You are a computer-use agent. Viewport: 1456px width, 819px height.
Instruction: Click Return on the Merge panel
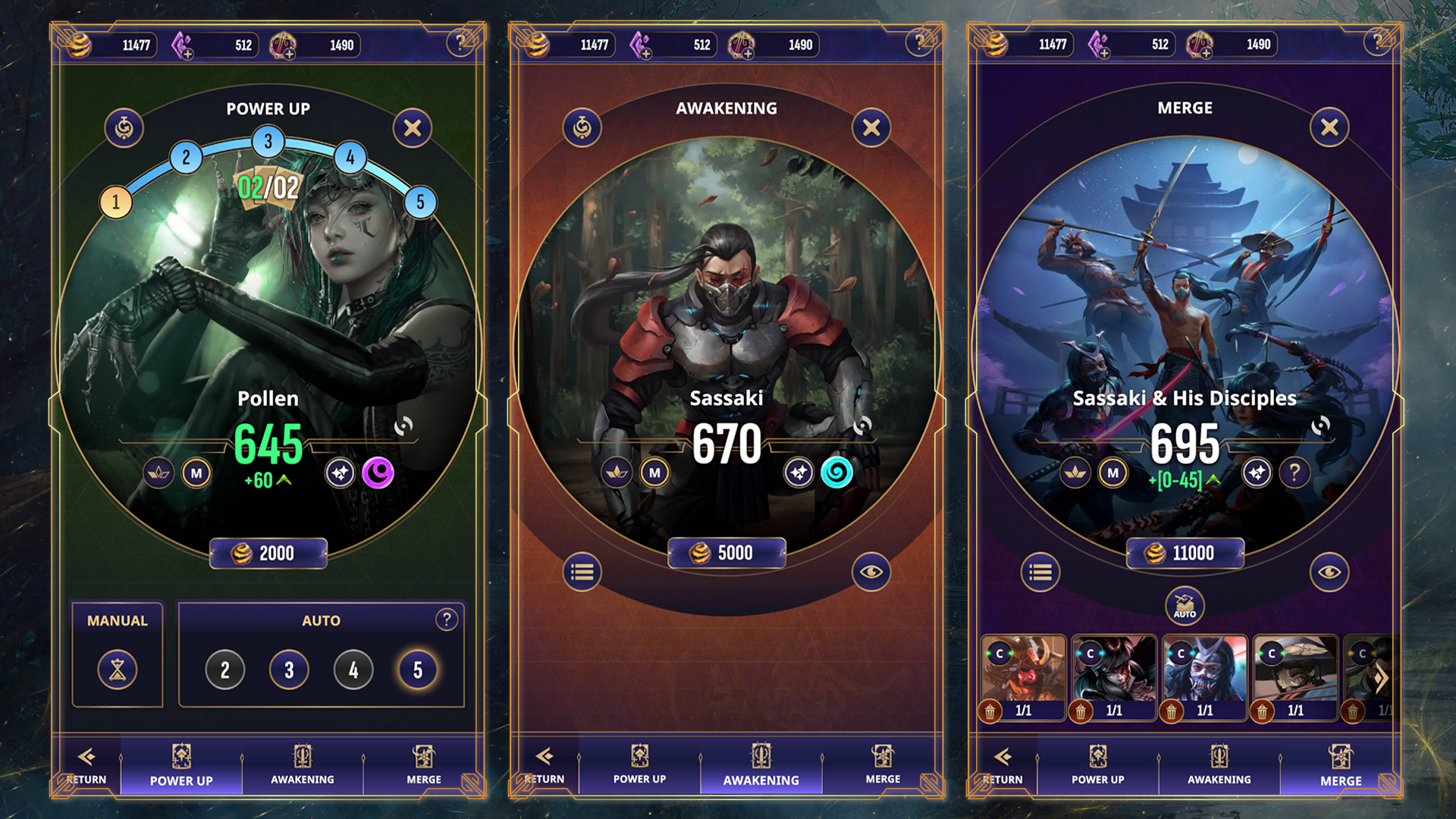(x=1003, y=764)
